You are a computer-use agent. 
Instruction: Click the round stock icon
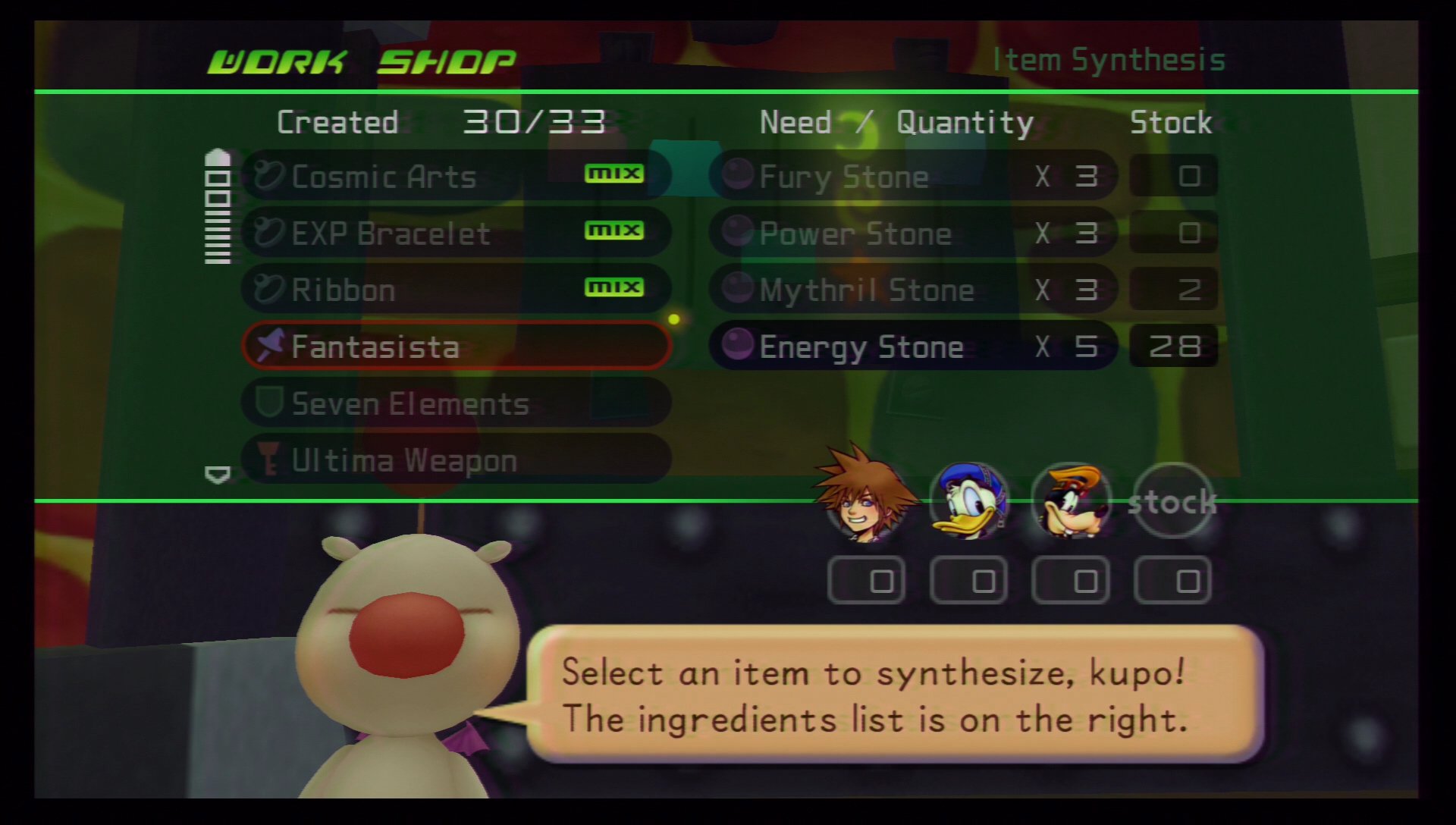coord(1172,500)
